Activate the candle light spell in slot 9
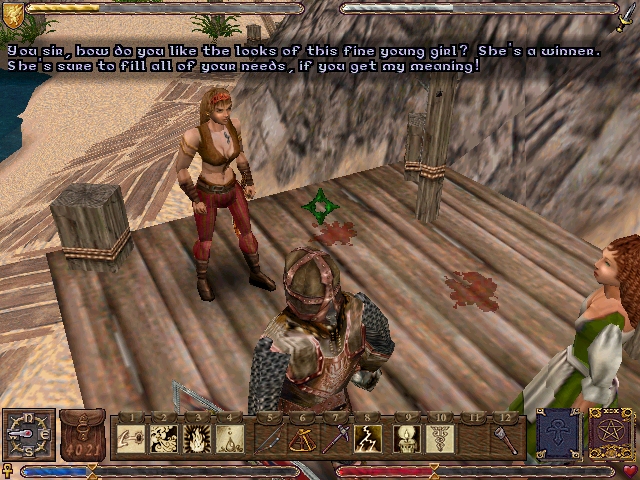This screenshot has width=640, height=480. point(405,438)
